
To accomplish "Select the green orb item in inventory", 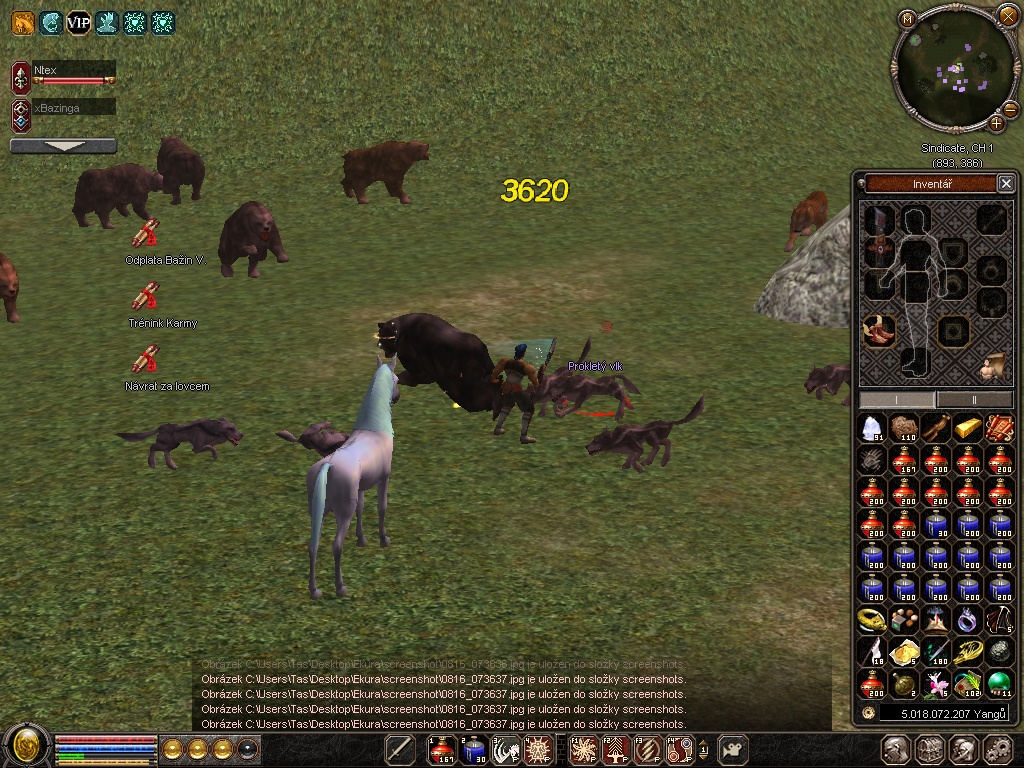I will coord(999,684).
